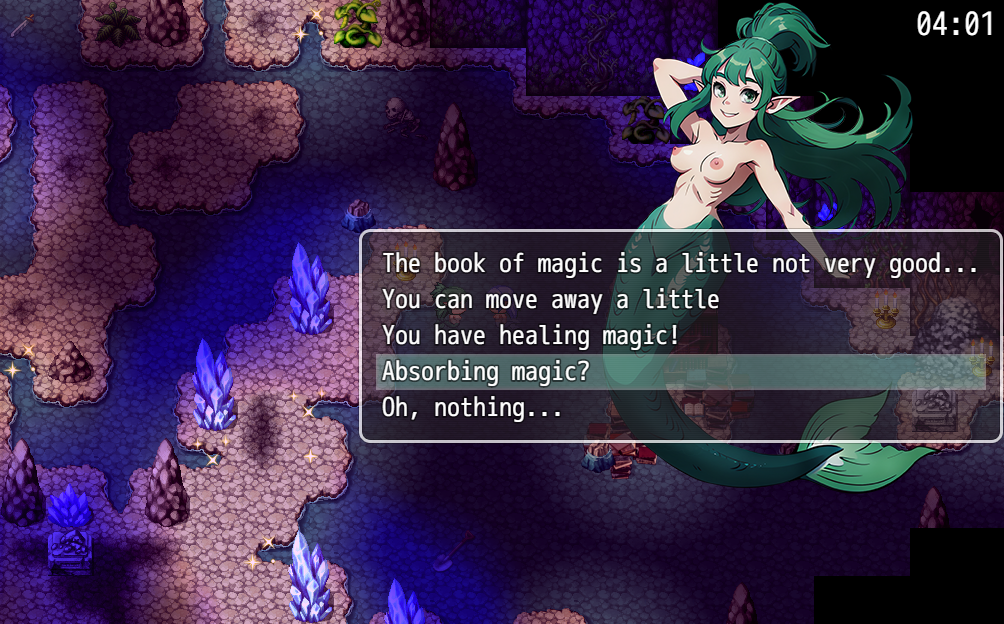Pick the "You have healing magic!" option
The width and height of the screenshot is (1004, 624).
pyautogui.click(x=530, y=336)
